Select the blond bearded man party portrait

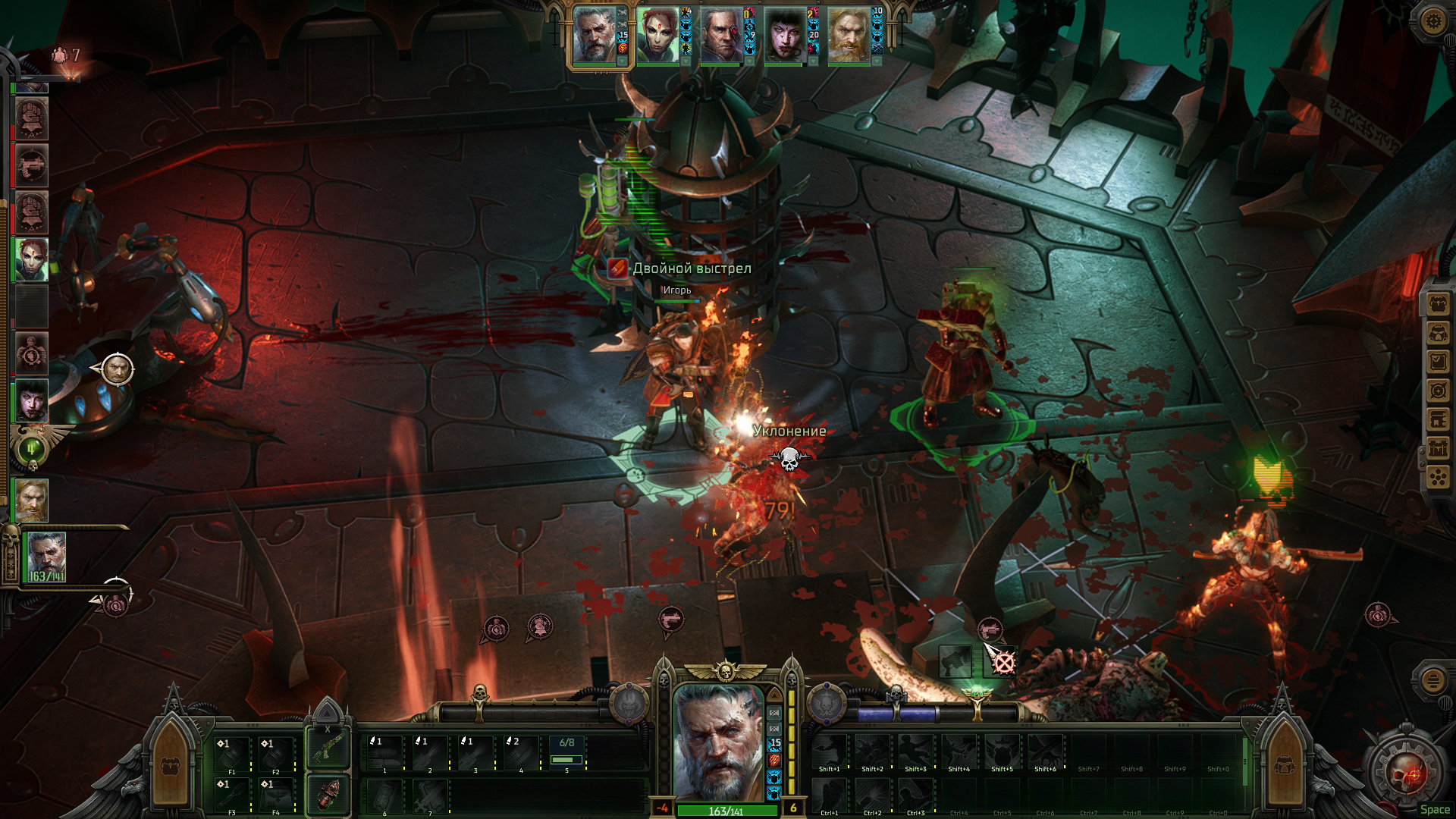pyautogui.click(x=849, y=36)
